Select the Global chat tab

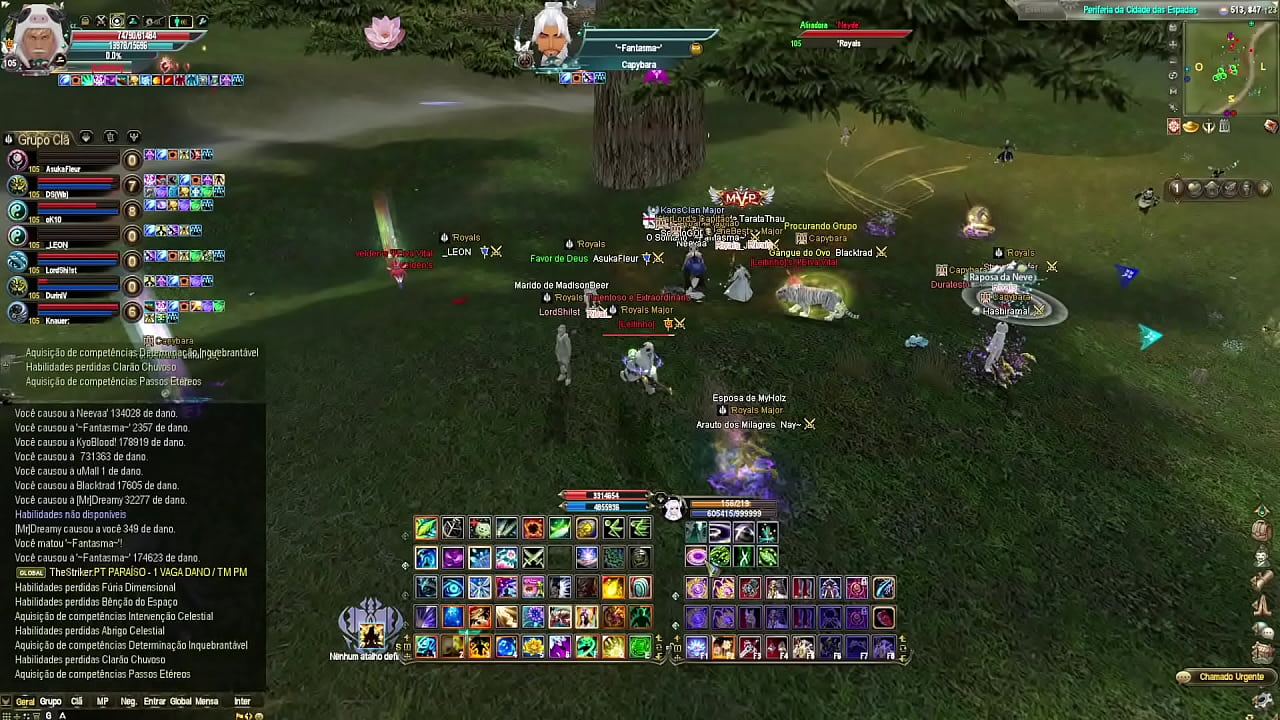click(180, 702)
